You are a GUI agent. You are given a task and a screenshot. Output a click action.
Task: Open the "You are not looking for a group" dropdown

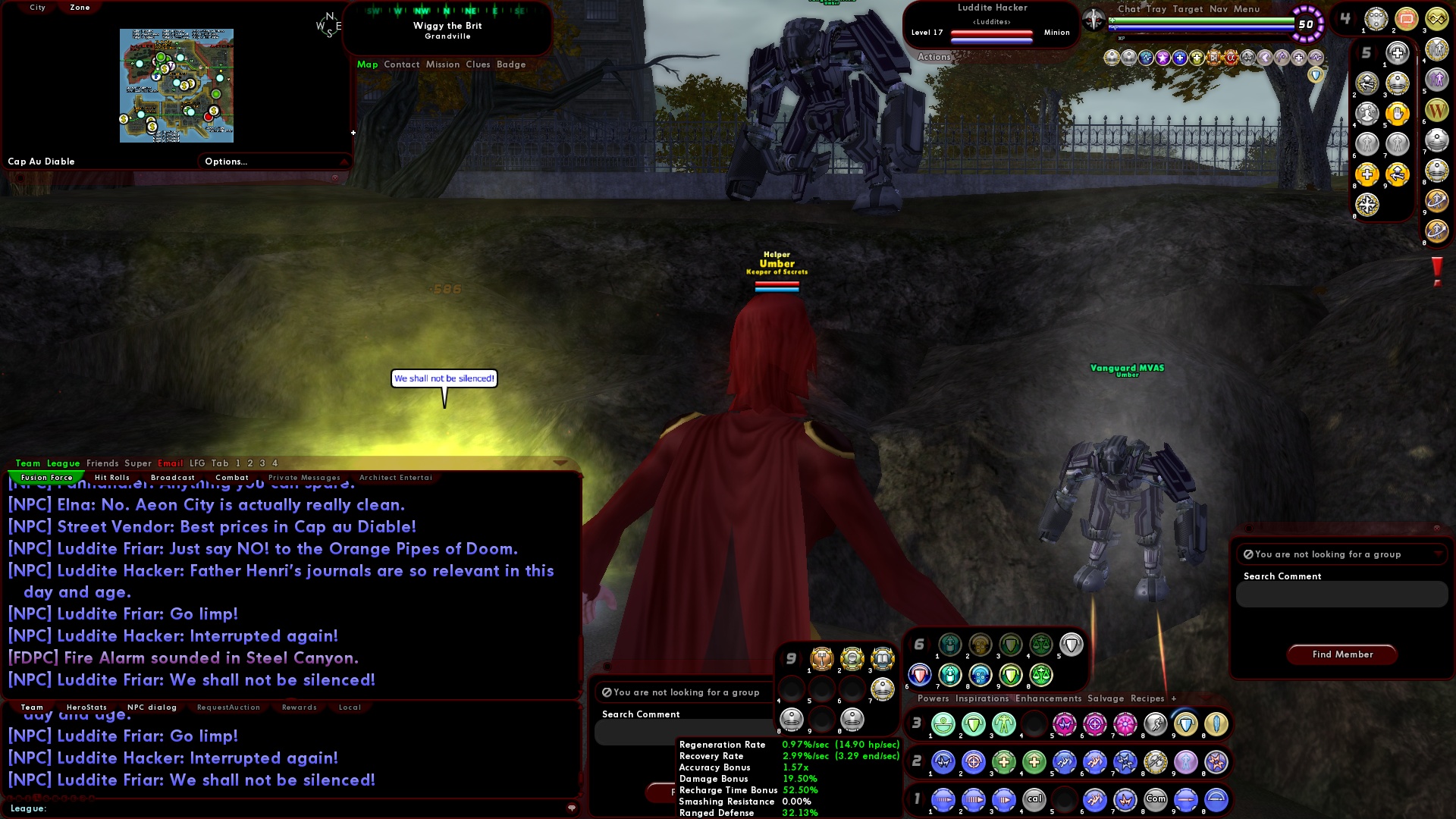[1342, 554]
